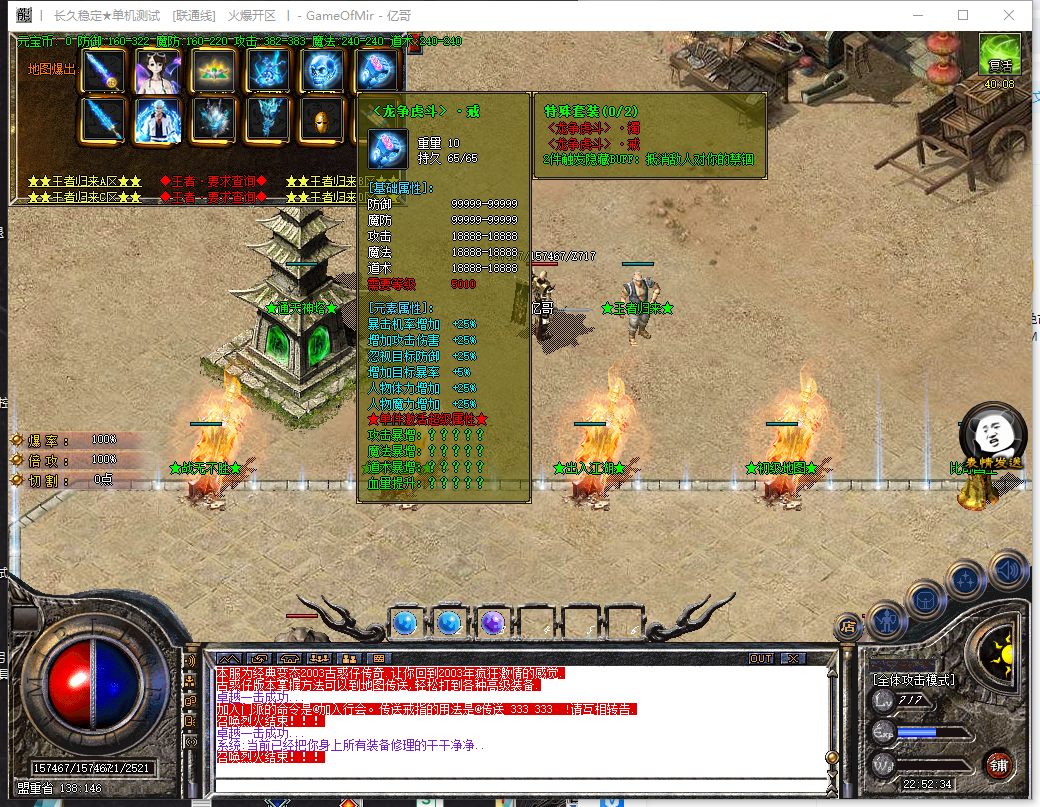Click the OUT button above chat
Screen dimensions: 1040x807
pyautogui.click(x=761, y=659)
